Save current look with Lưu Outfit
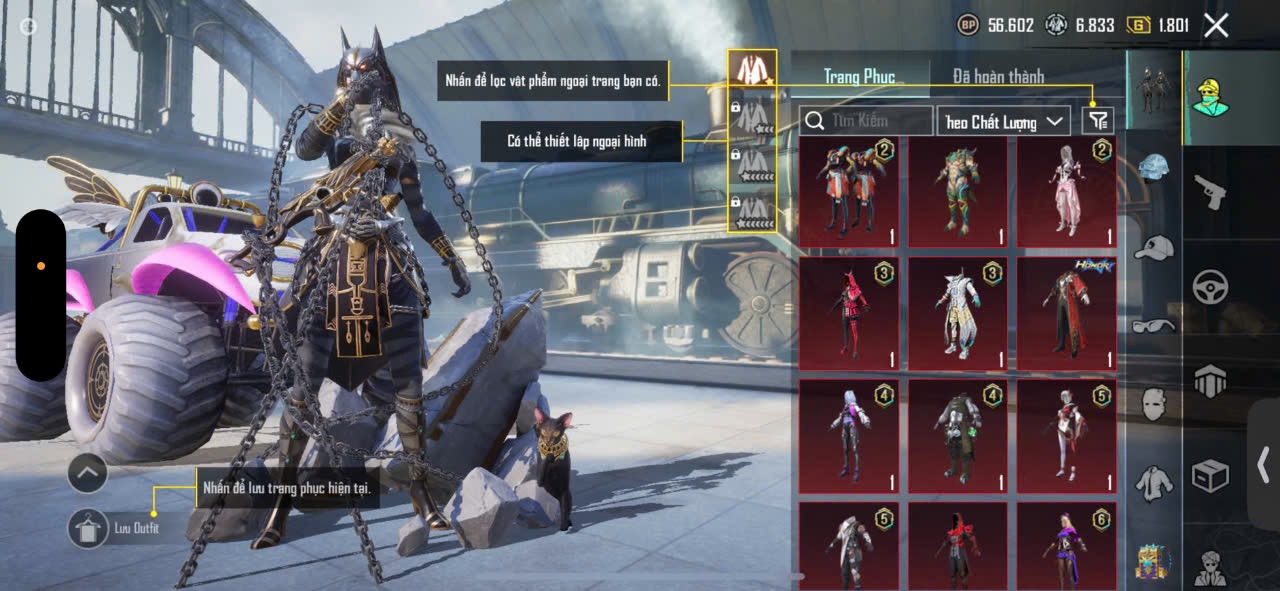This screenshot has width=1280, height=591. click(88, 528)
